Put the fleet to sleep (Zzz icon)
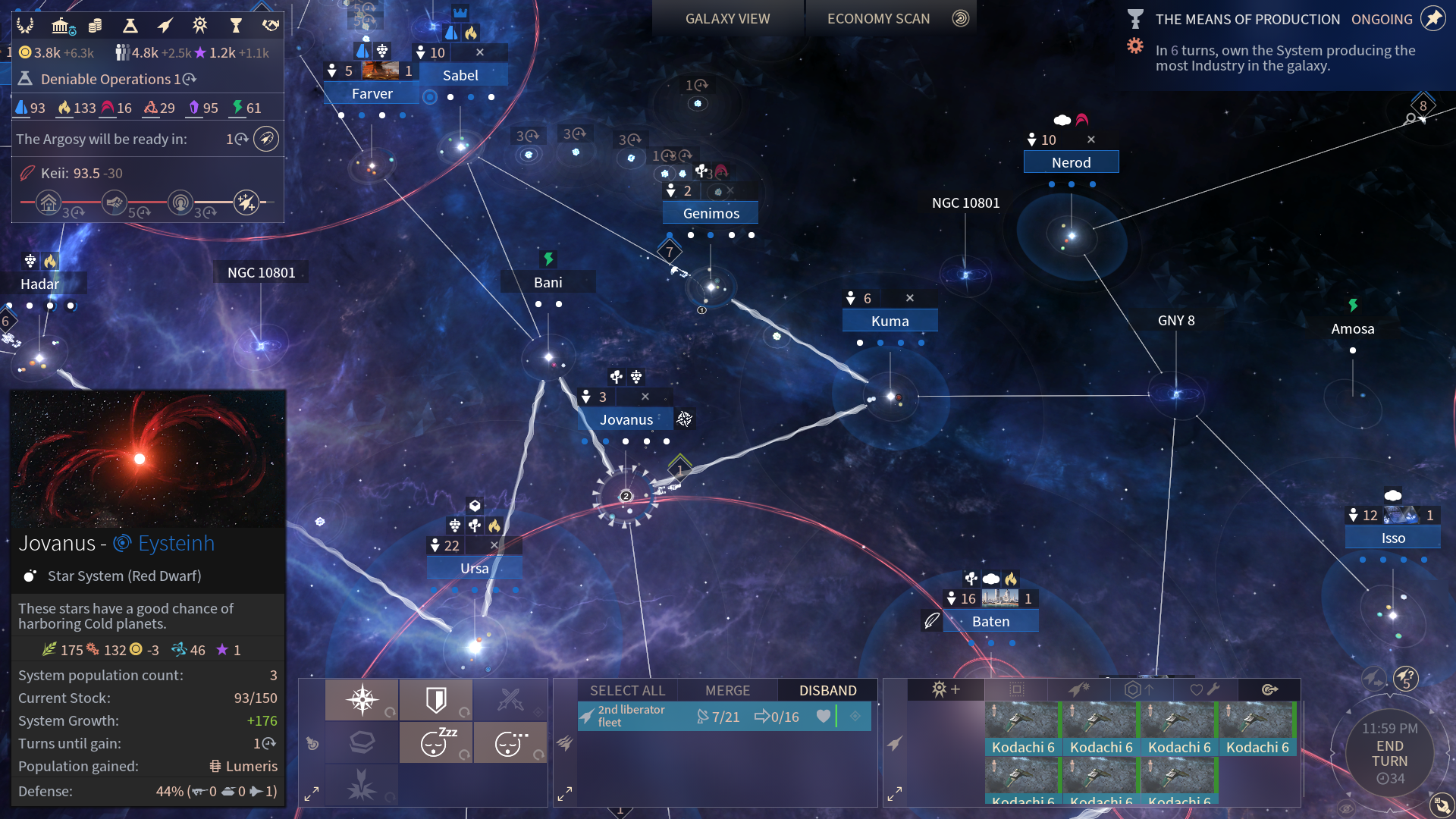This screenshot has height=819, width=1456. (x=436, y=742)
